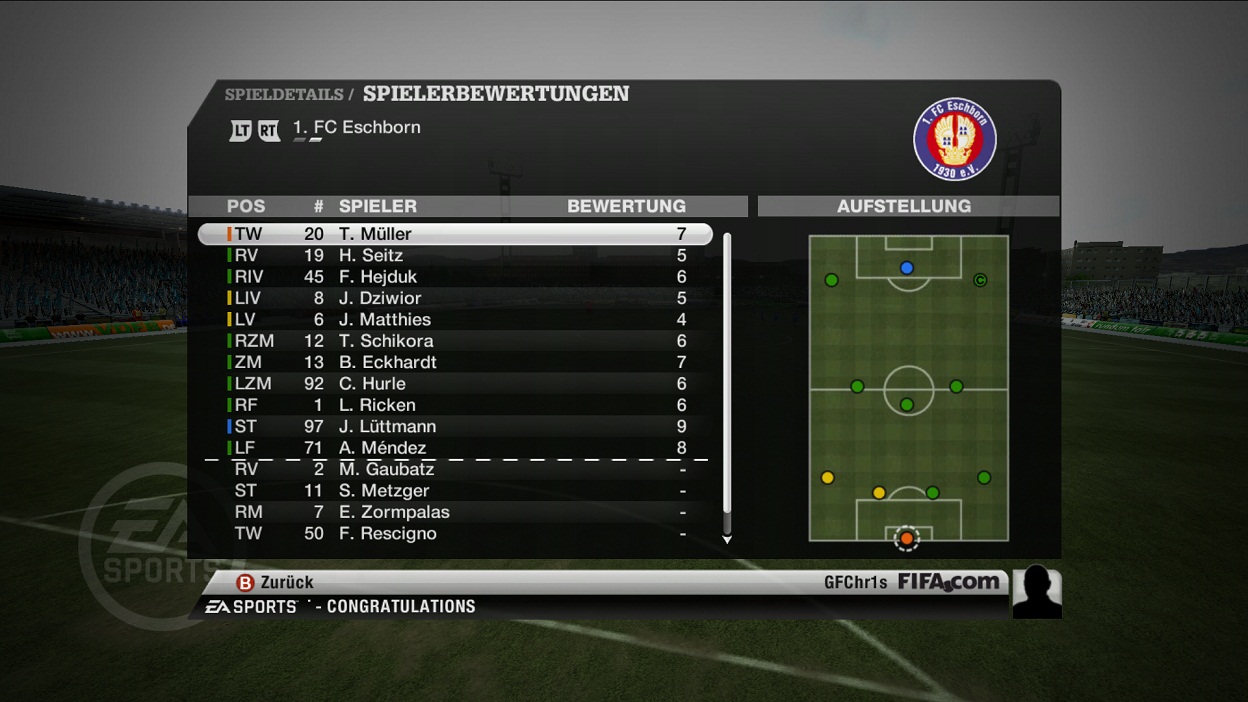Select J. Dziwior from the list
Image resolution: width=1248 pixels, height=702 pixels.
point(455,298)
